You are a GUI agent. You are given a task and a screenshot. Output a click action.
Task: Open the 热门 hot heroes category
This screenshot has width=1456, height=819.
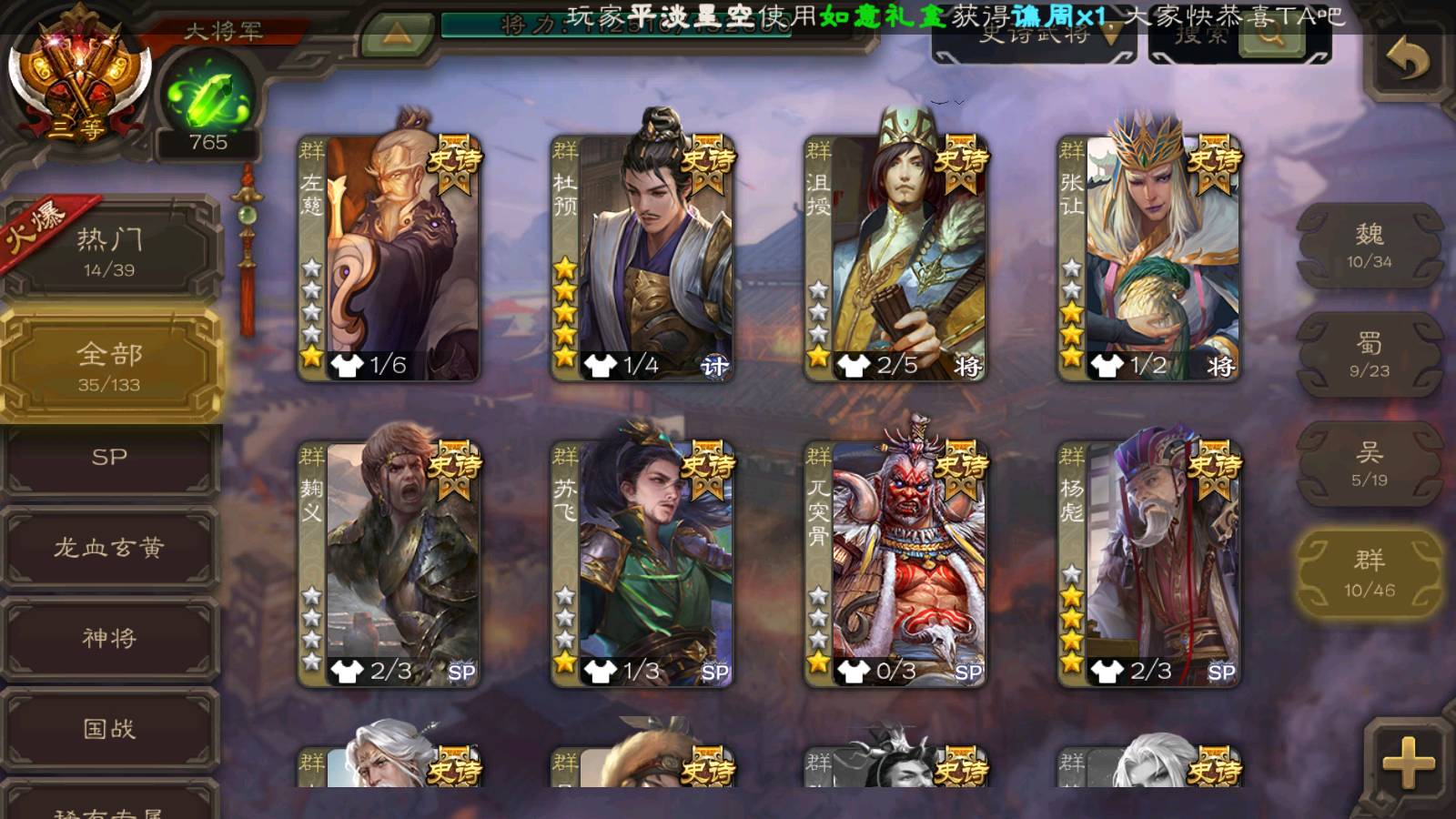tap(109, 250)
